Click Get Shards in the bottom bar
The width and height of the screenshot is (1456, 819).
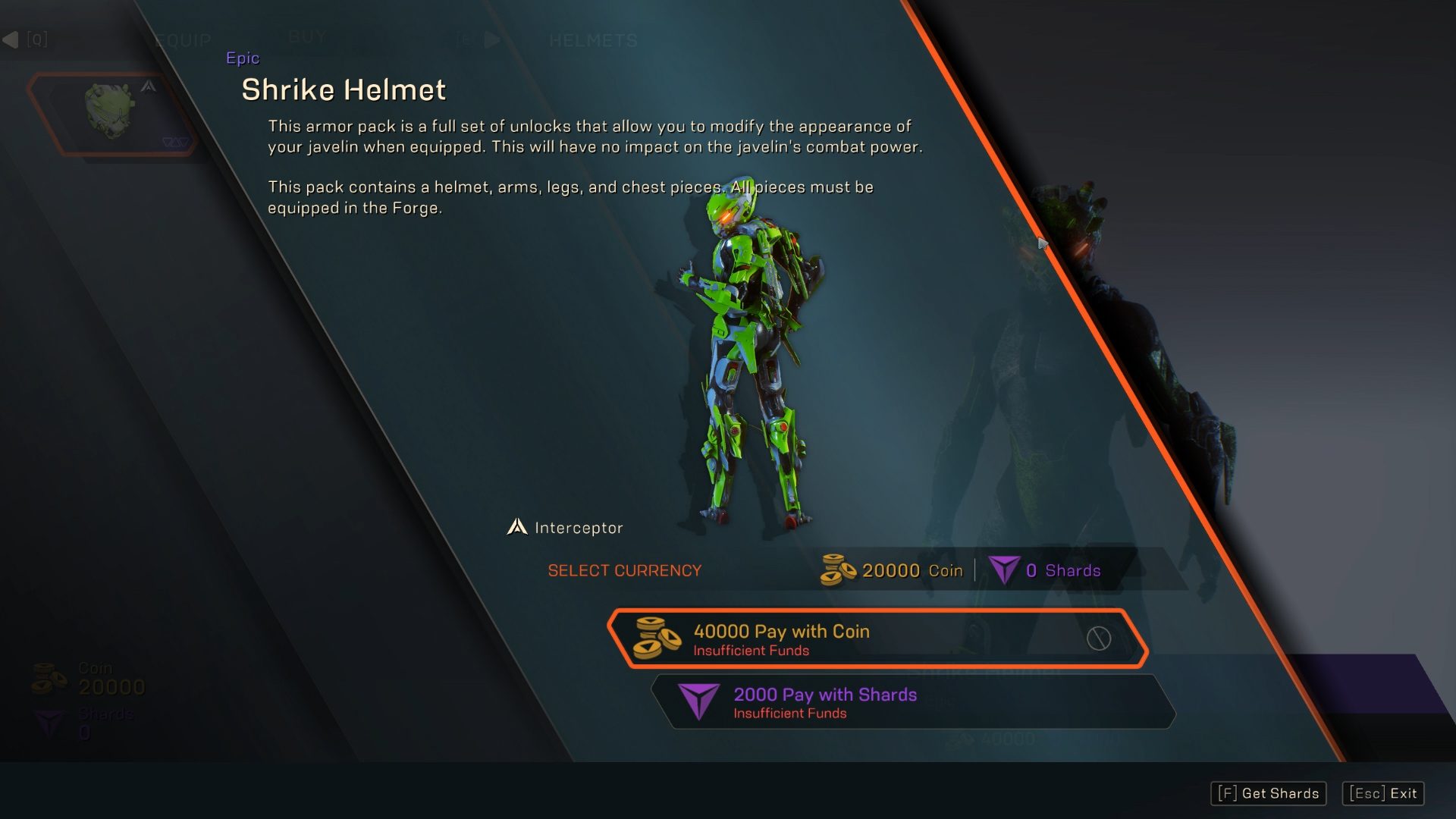pos(1267,793)
